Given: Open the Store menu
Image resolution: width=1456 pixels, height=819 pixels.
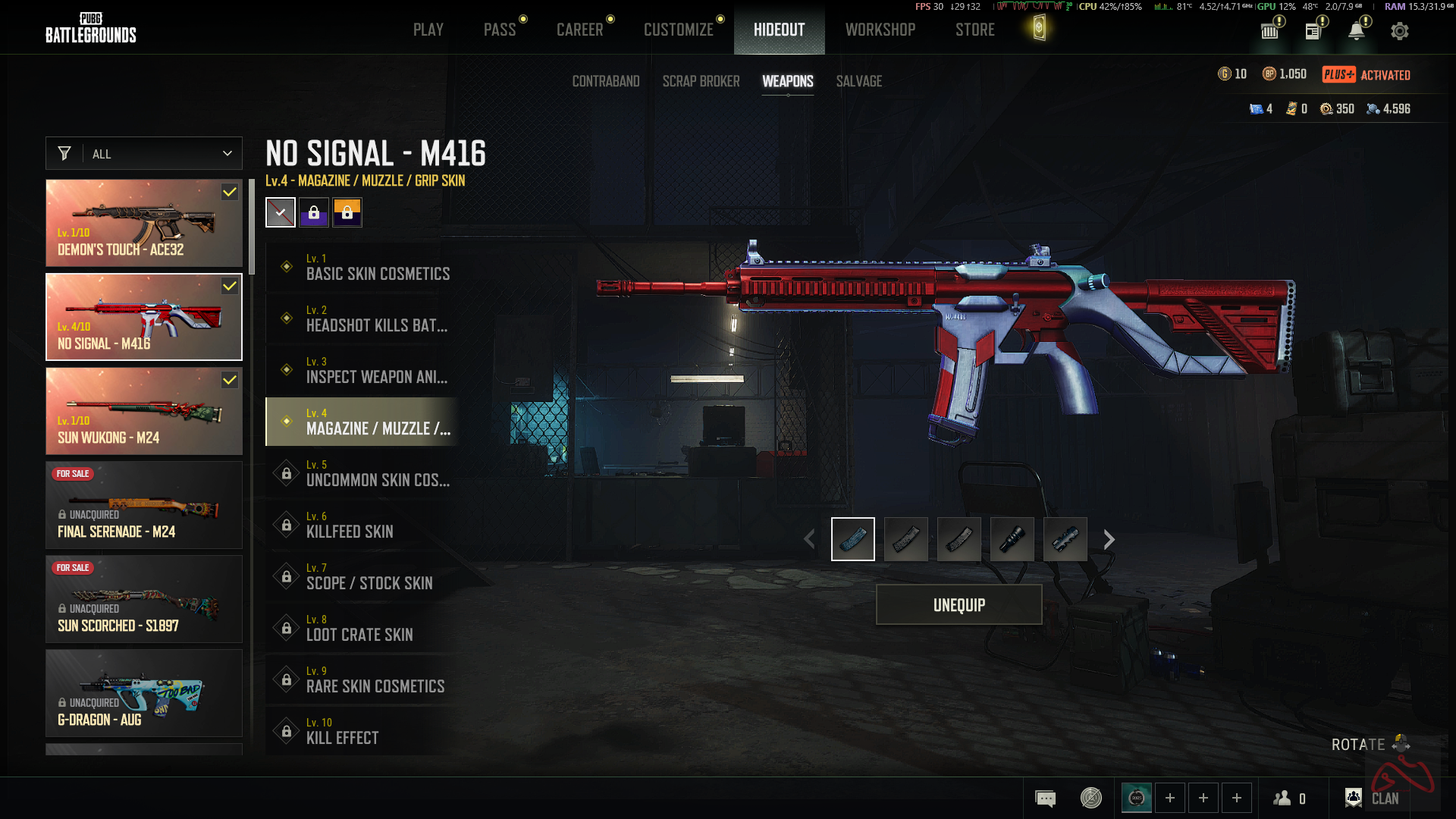Looking at the screenshot, I should [974, 30].
